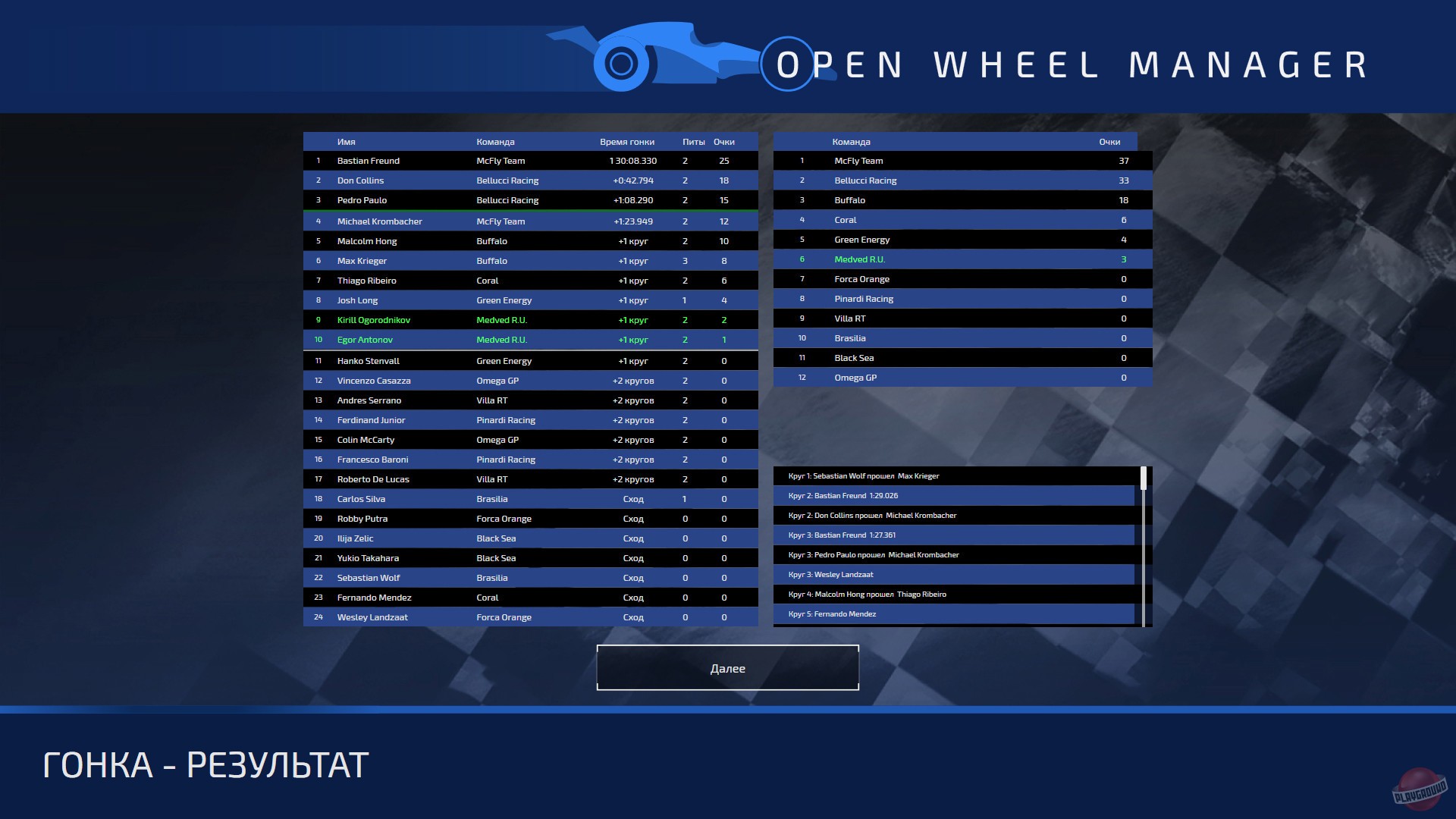Select Egor Antonov of Medved R.U.
This screenshot has width=1456, height=819.
(531, 340)
